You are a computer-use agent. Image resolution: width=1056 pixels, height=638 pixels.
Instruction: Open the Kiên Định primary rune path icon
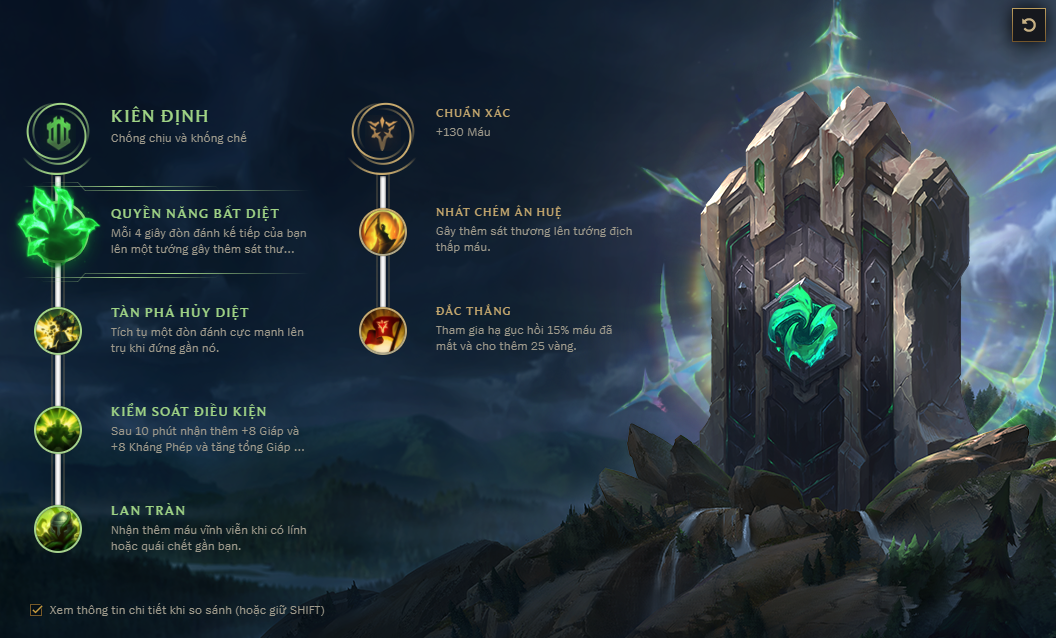click(58, 130)
